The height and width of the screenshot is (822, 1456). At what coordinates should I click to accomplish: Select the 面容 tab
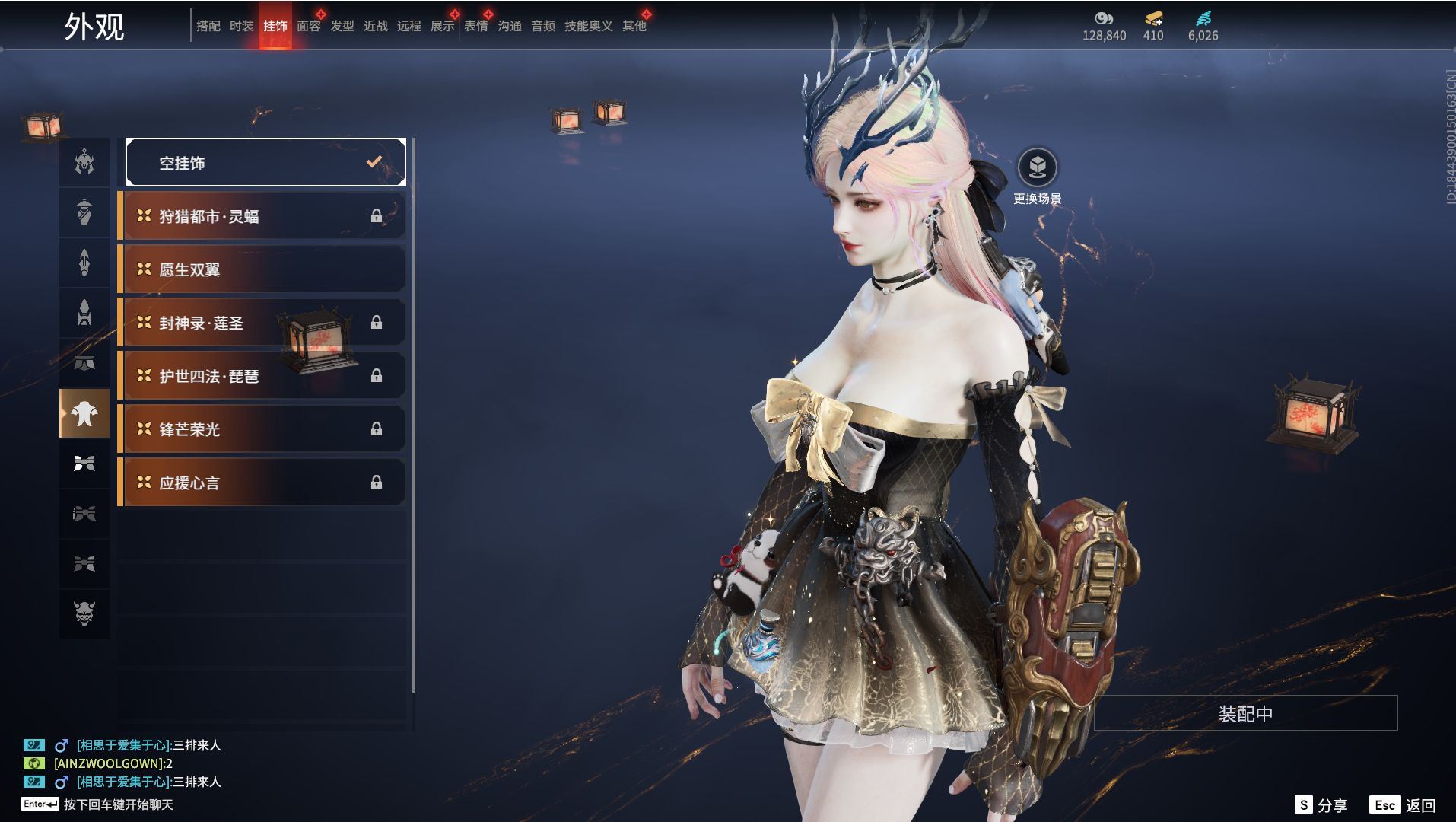308,26
